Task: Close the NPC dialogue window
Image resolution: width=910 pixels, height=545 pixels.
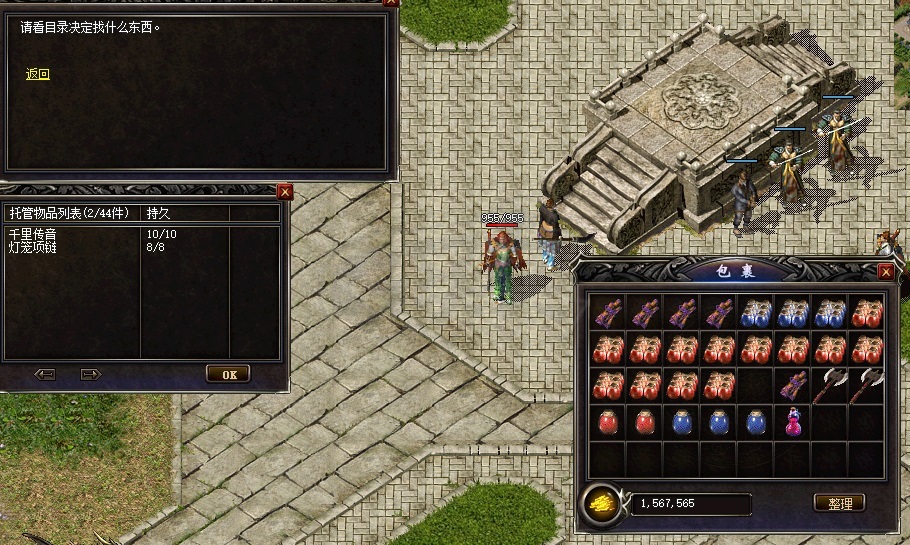Action: click(x=391, y=3)
